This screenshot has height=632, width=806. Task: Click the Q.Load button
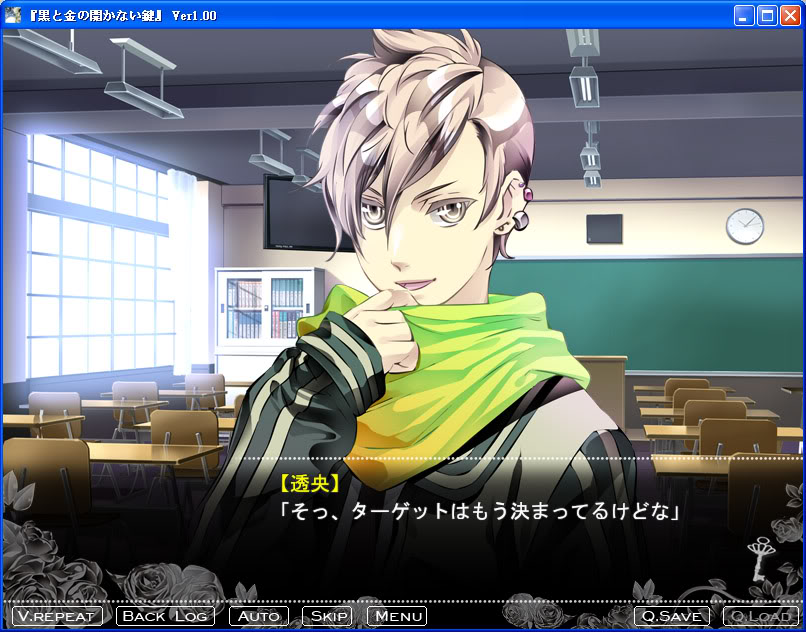tap(760, 616)
